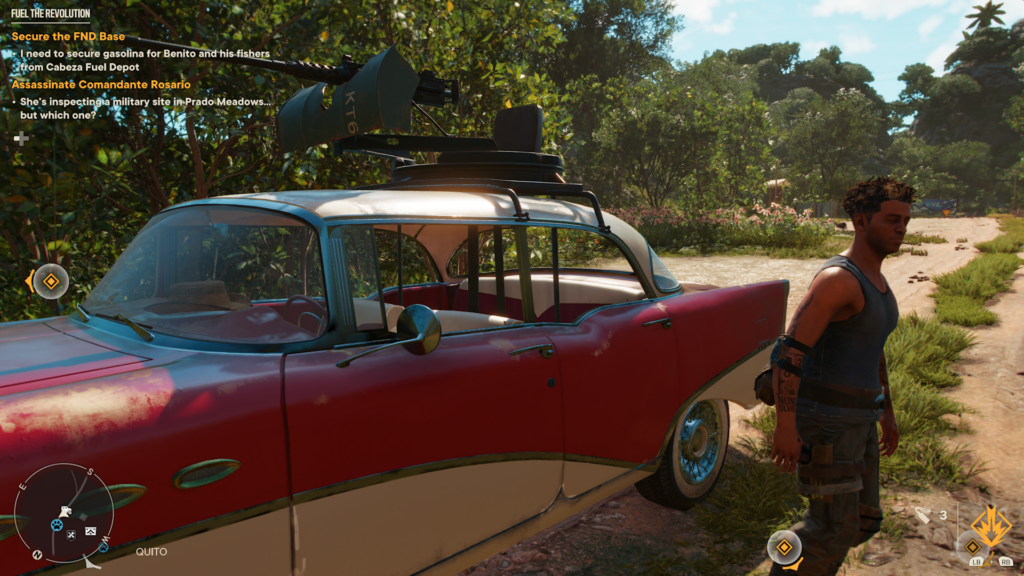Click the objective waypoint marker with left-pointing arrow

[x=49, y=281]
